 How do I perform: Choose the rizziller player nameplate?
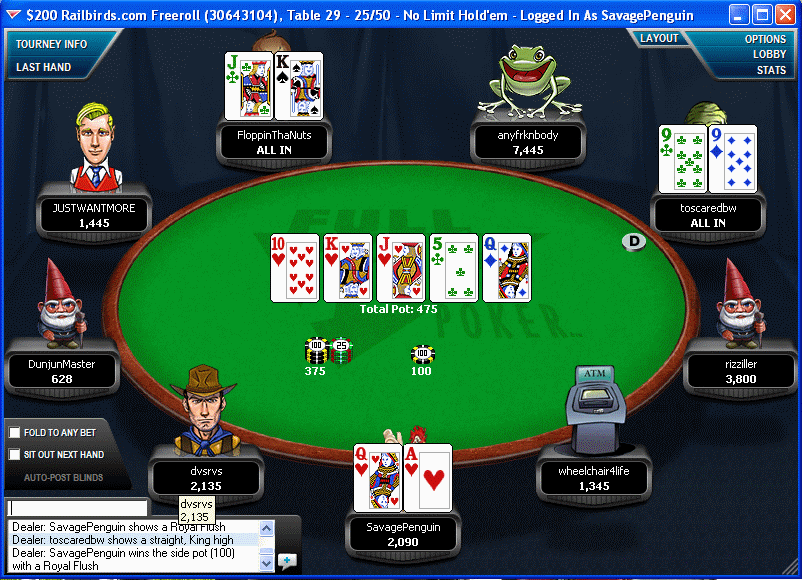point(740,371)
